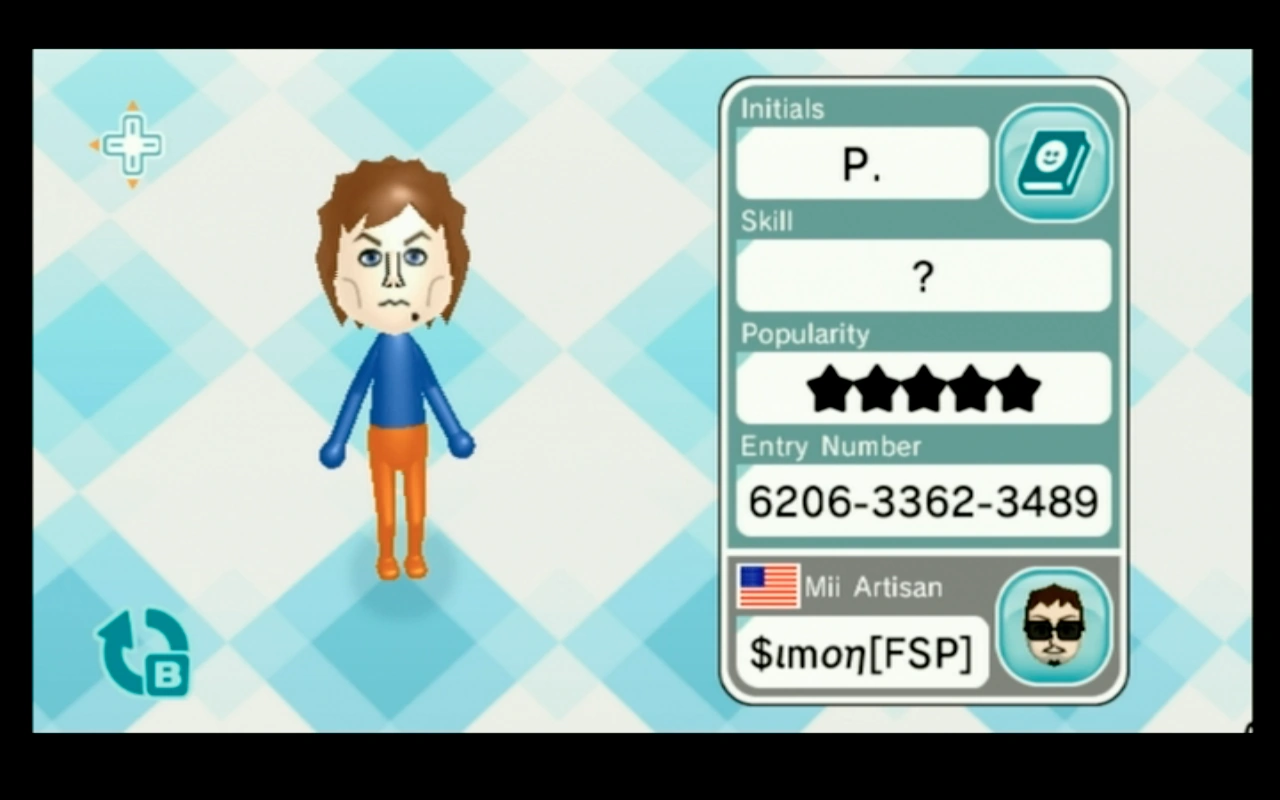1280x800 pixels.
Task: Expand the Initials field labeled P.
Action: click(x=861, y=163)
